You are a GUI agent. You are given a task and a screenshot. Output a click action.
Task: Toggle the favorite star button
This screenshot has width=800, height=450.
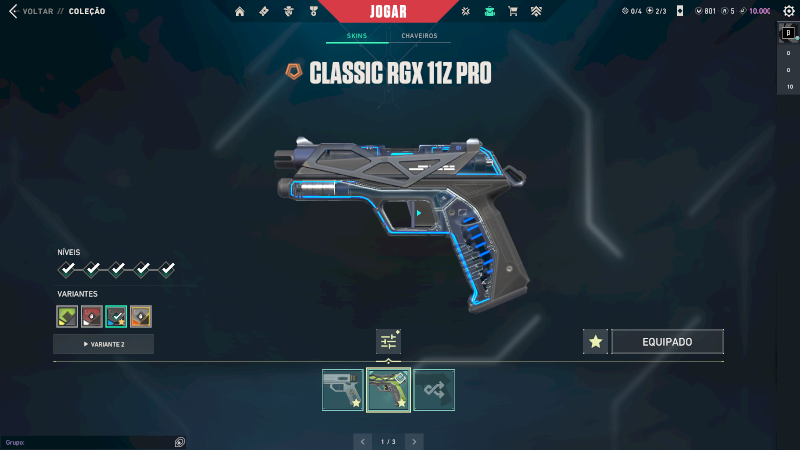click(596, 342)
